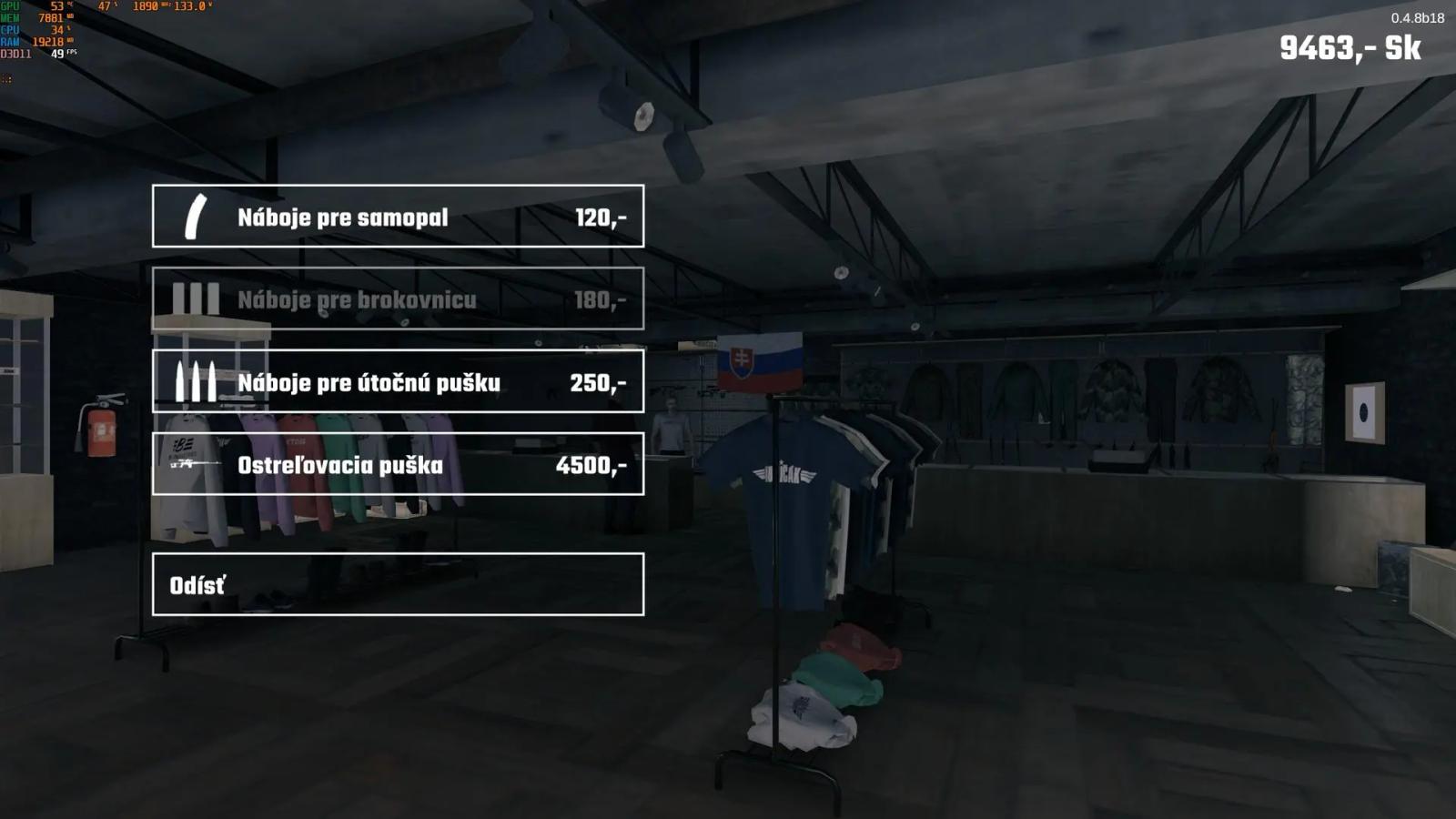Screen dimensions: 1456x819
Task: Select the greyed "Náboje pre brokovnicu" entry
Action: click(x=398, y=300)
